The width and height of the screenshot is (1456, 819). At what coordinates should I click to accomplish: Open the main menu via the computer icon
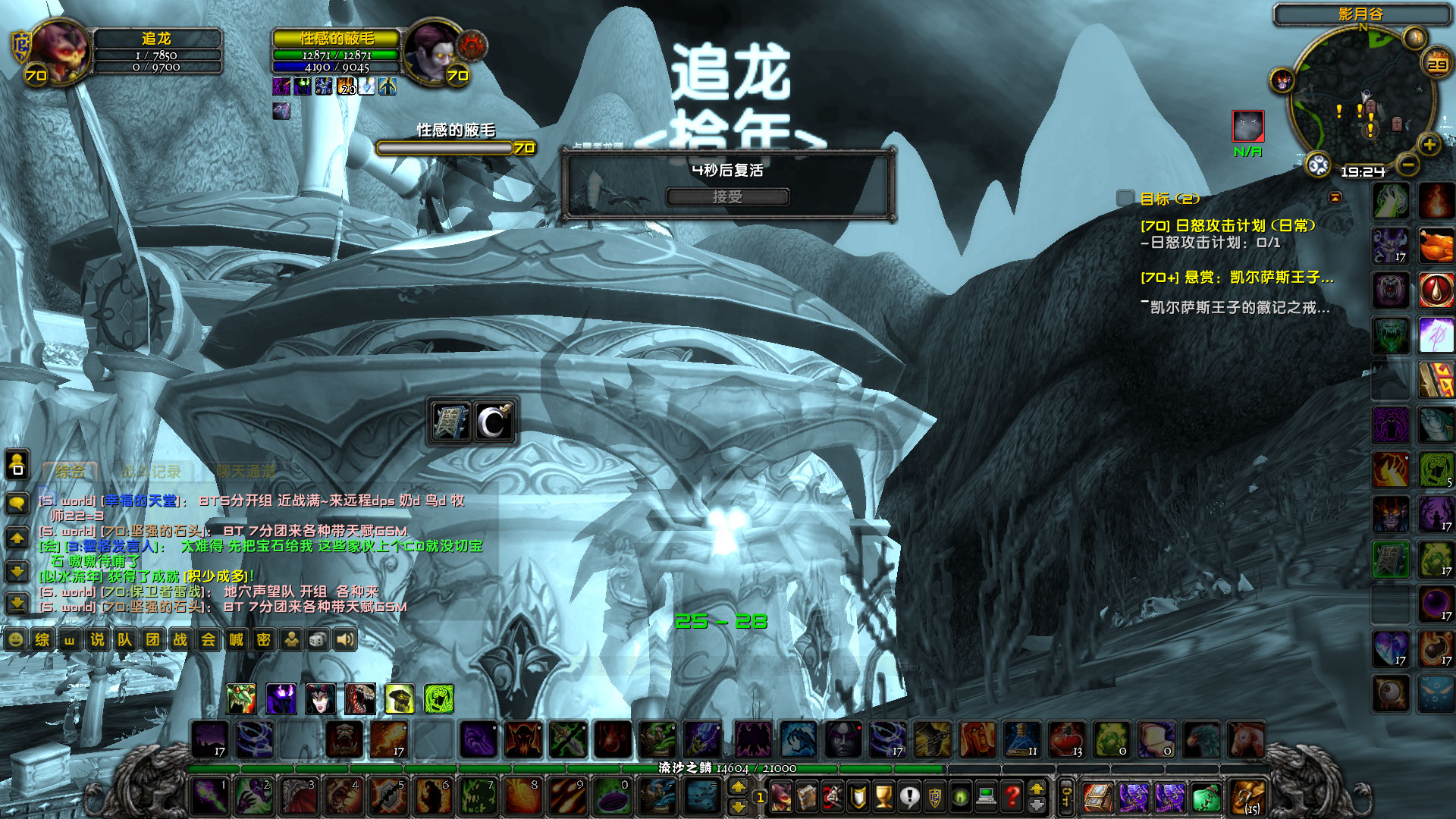click(987, 796)
